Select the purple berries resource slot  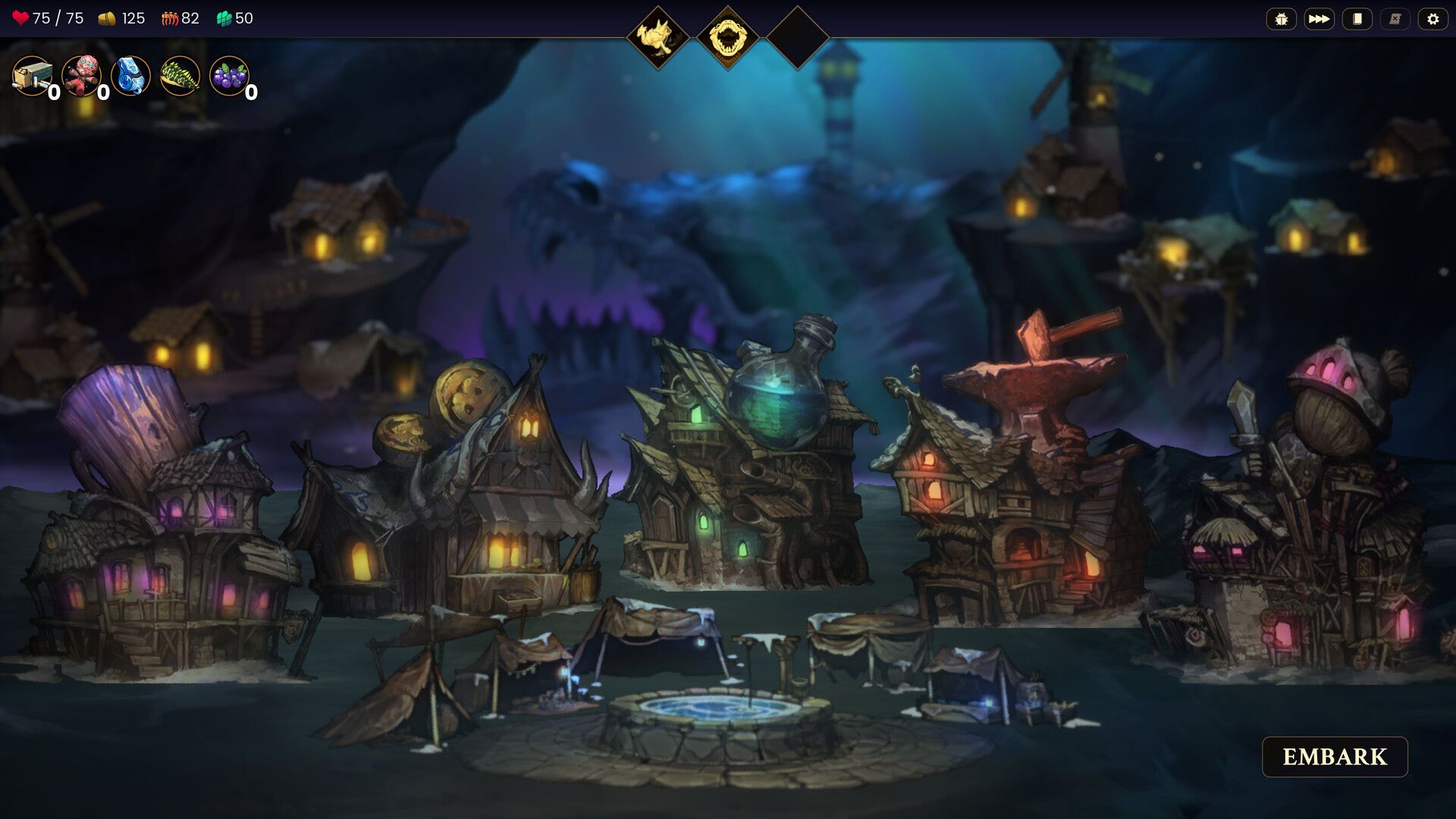tap(230, 76)
